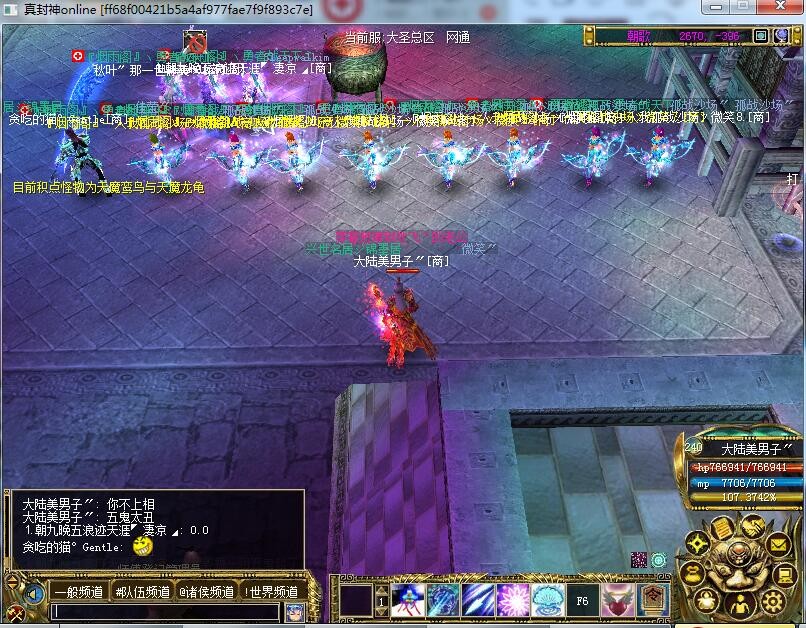Activate the blue slash streak skill
Screen dimensions: 806x628
pos(478,600)
